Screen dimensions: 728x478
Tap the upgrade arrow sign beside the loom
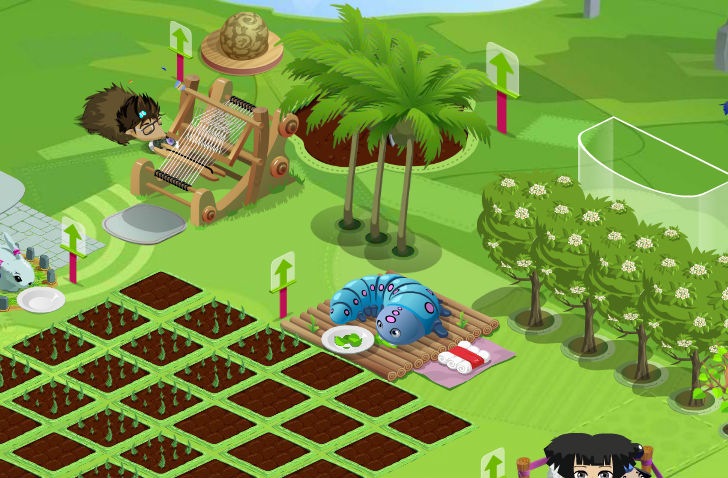click(180, 41)
